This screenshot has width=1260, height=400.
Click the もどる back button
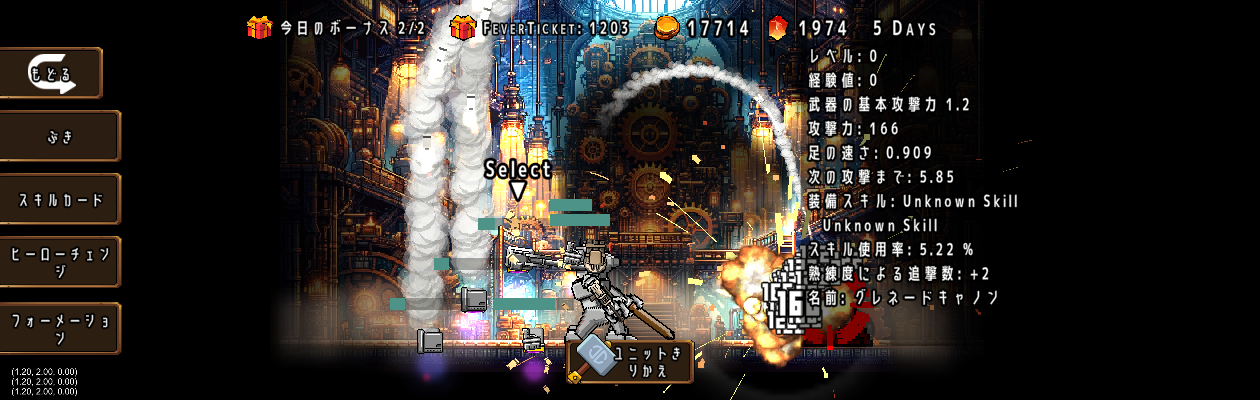(x=52, y=73)
